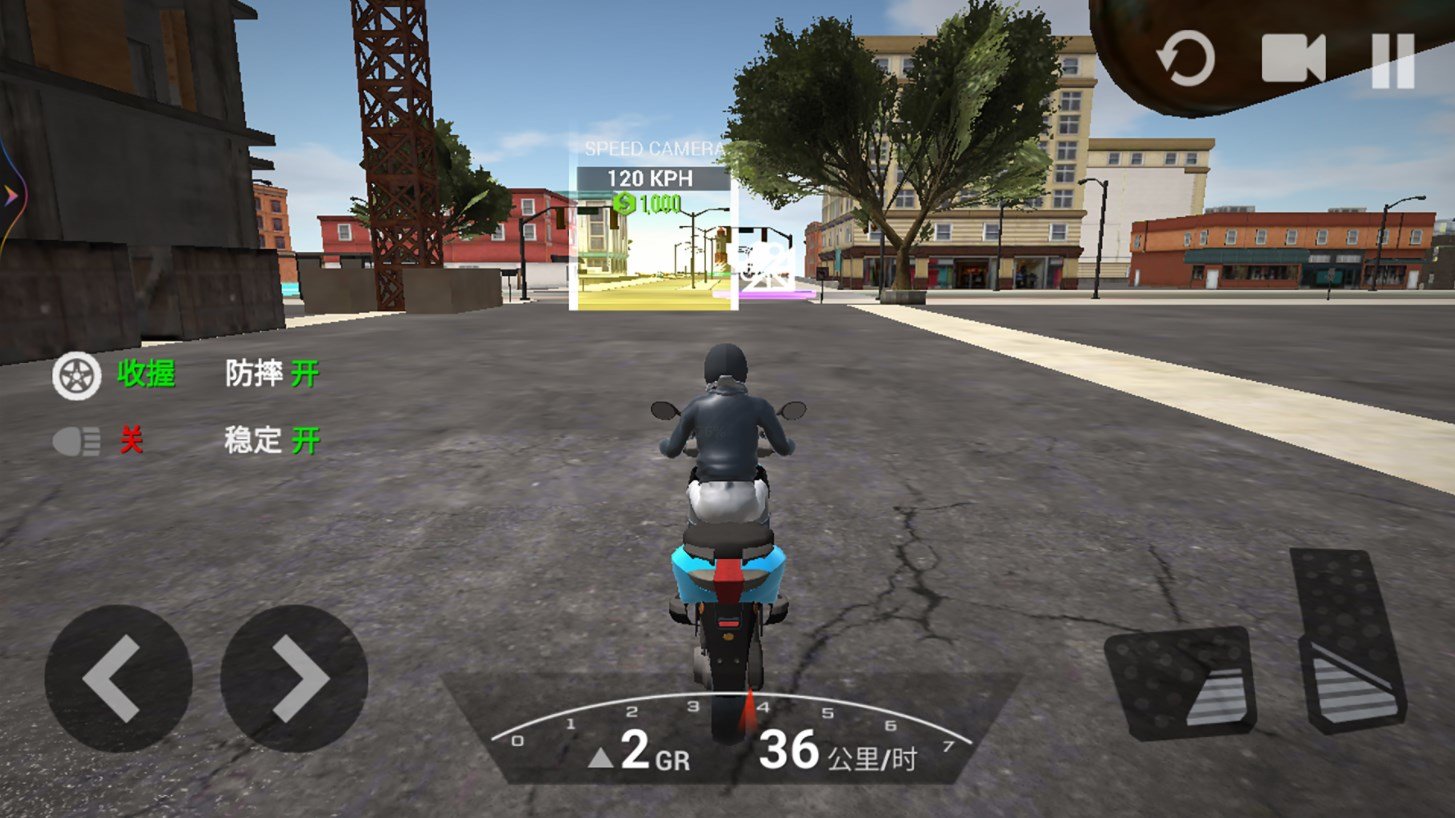Toggle the 稳定 stability setting
Image resolution: width=1455 pixels, height=818 pixels.
[x=272, y=440]
